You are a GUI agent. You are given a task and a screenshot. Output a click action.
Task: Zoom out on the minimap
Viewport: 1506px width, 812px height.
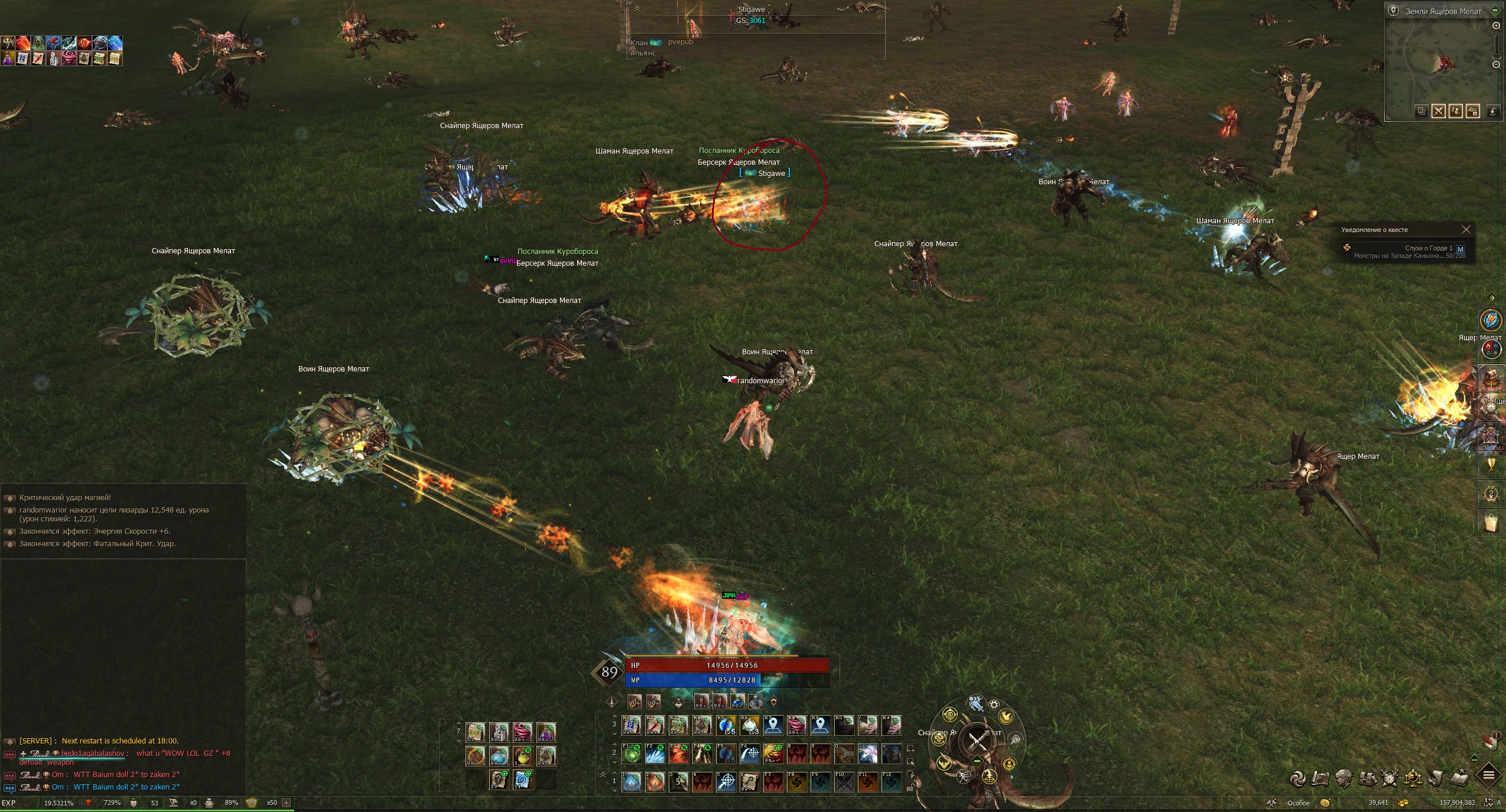[1496, 64]
